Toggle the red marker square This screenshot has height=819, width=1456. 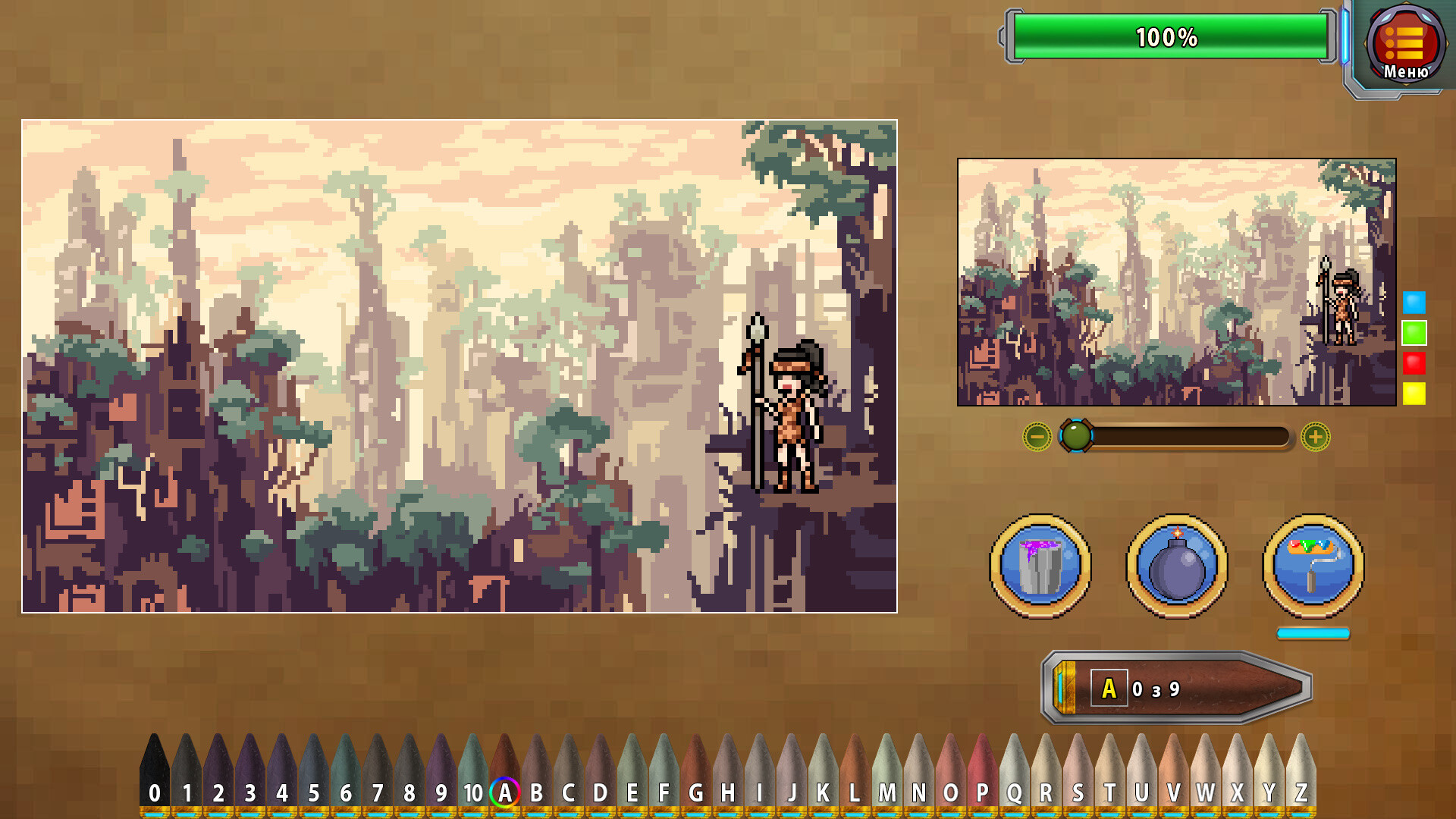click(1413, 362)
